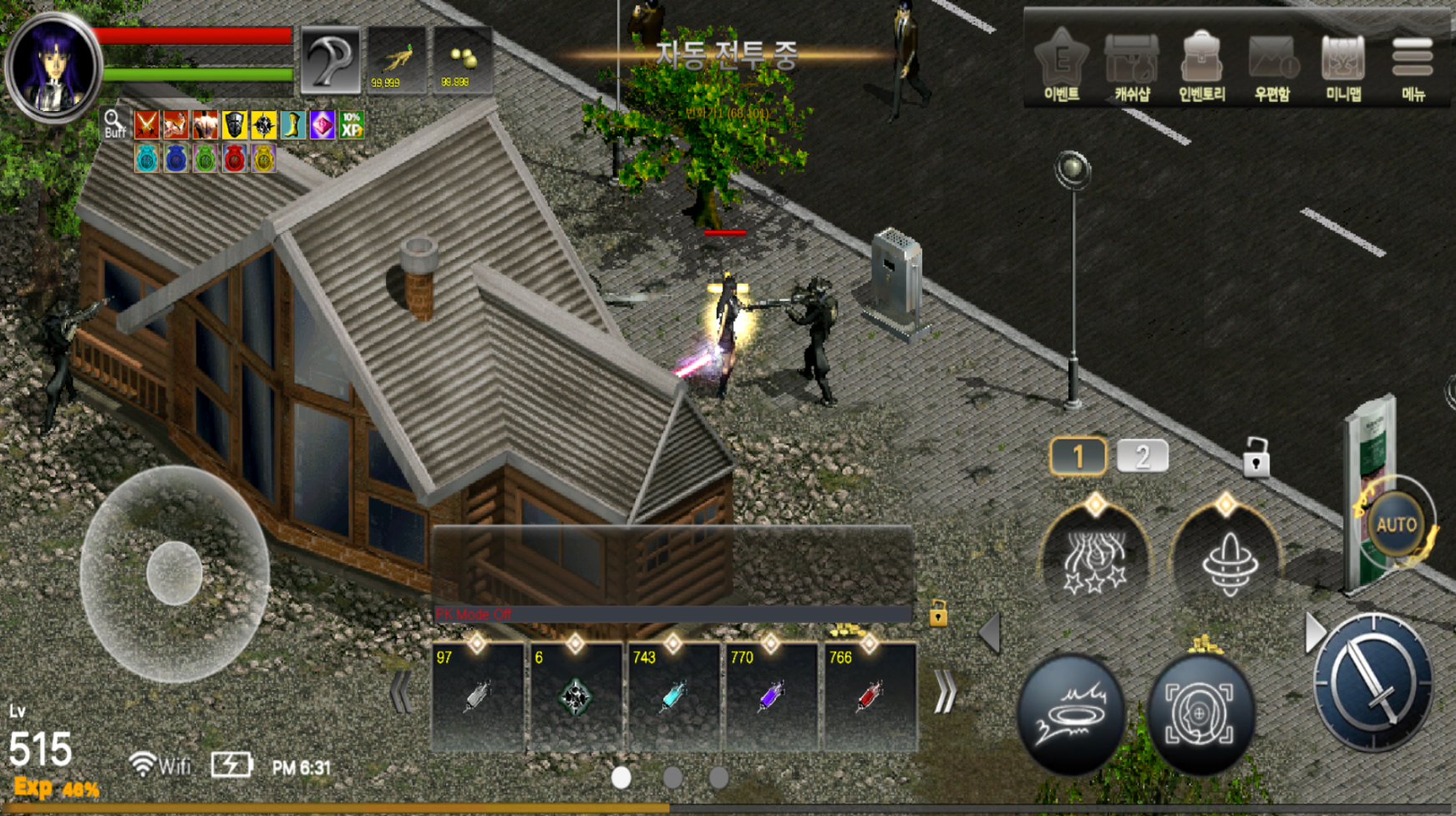
Task: Show the 미니맵 minimap
Action: click(1343, 65)
